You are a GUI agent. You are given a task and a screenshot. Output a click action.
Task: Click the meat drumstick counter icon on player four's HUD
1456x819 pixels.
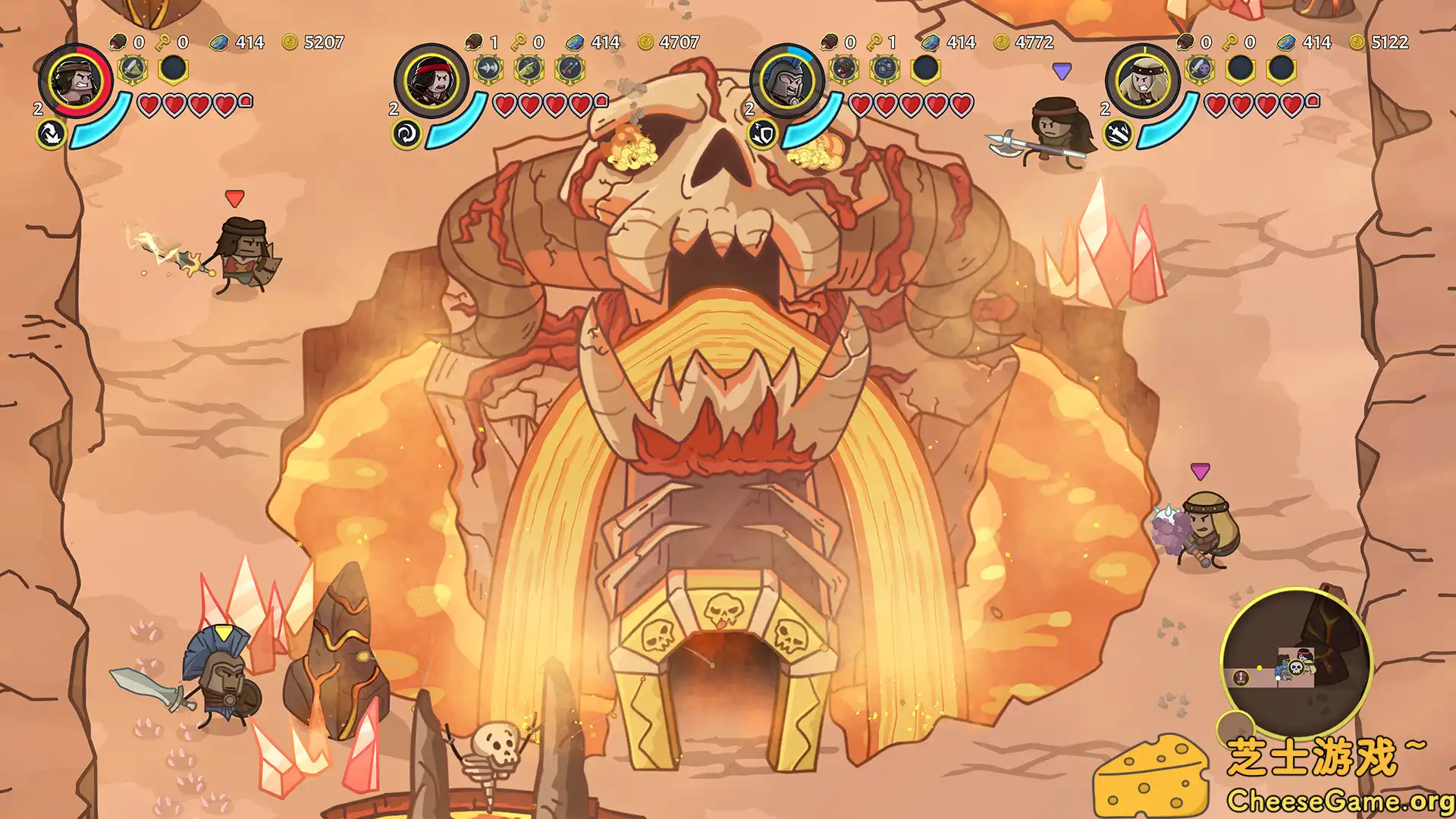pyautogui.click(x=1186, y=42)
